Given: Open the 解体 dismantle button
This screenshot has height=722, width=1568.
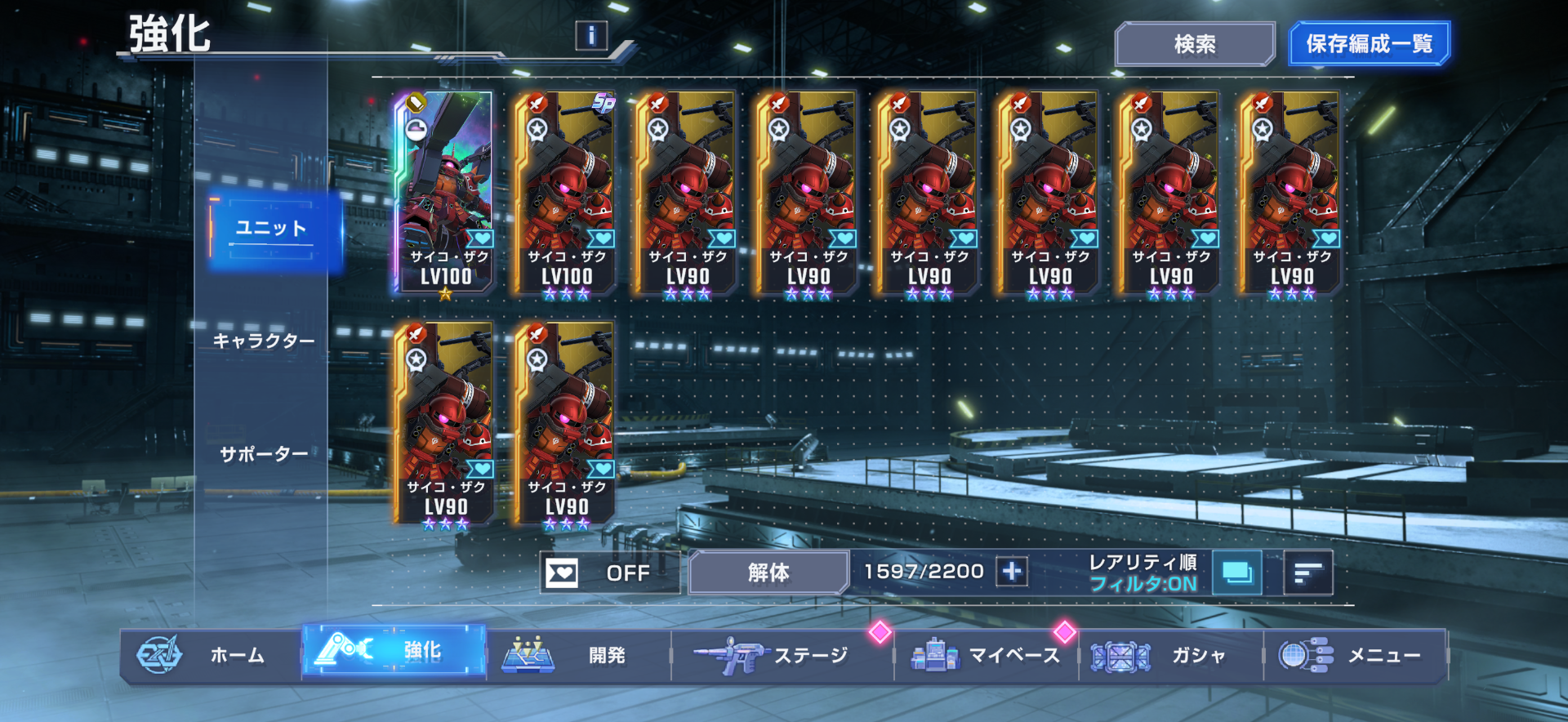Looking at the screenshot, I should (768, 573).
